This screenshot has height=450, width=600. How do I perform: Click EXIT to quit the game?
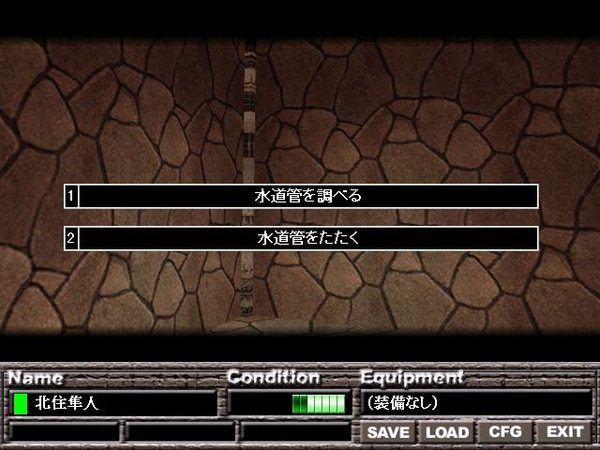click(x=564, y=432)
